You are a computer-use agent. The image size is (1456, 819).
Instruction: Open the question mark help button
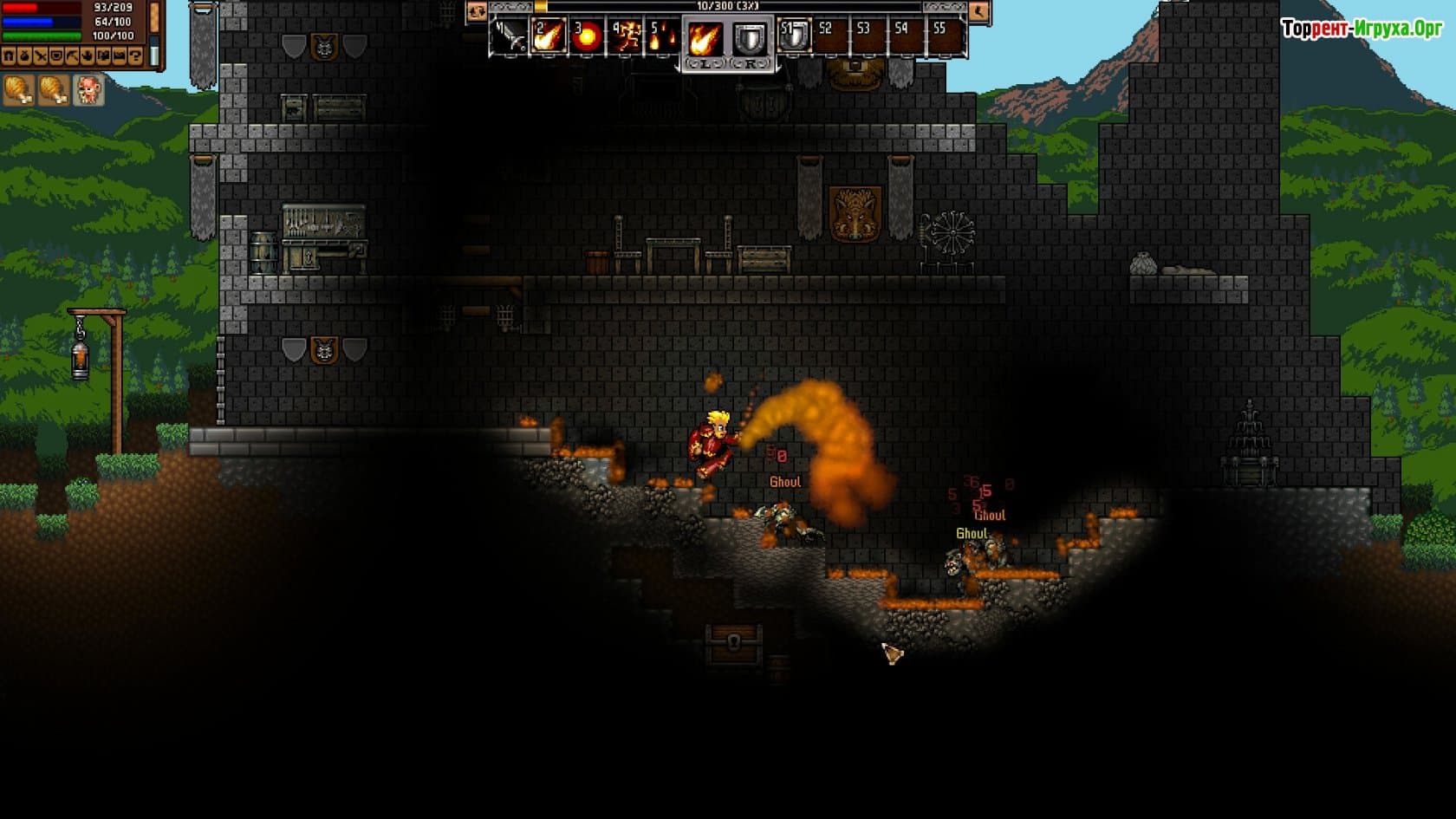pyautogui.click(x=134, y=56)
